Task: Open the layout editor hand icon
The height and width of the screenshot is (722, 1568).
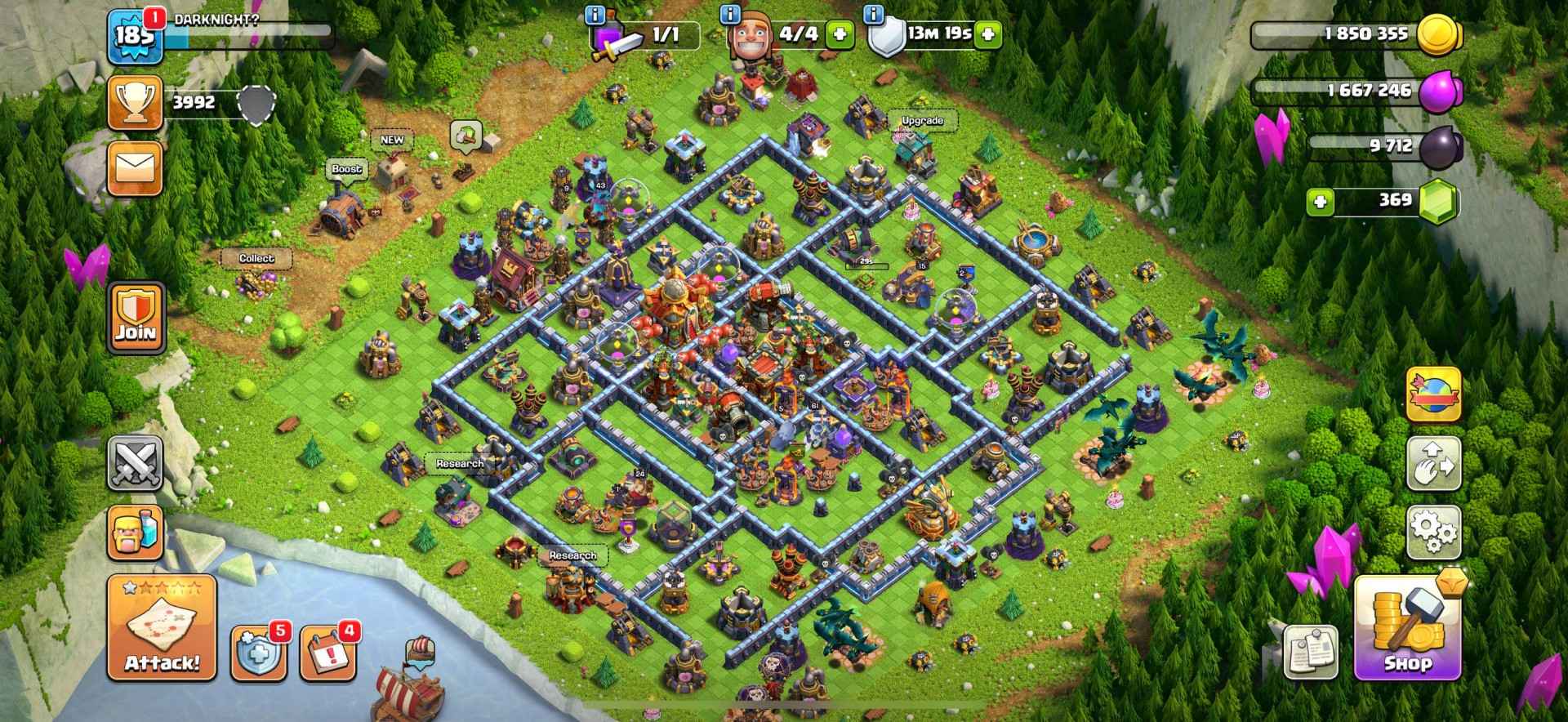Action: pyautogui.click(x=1433, y=463)
